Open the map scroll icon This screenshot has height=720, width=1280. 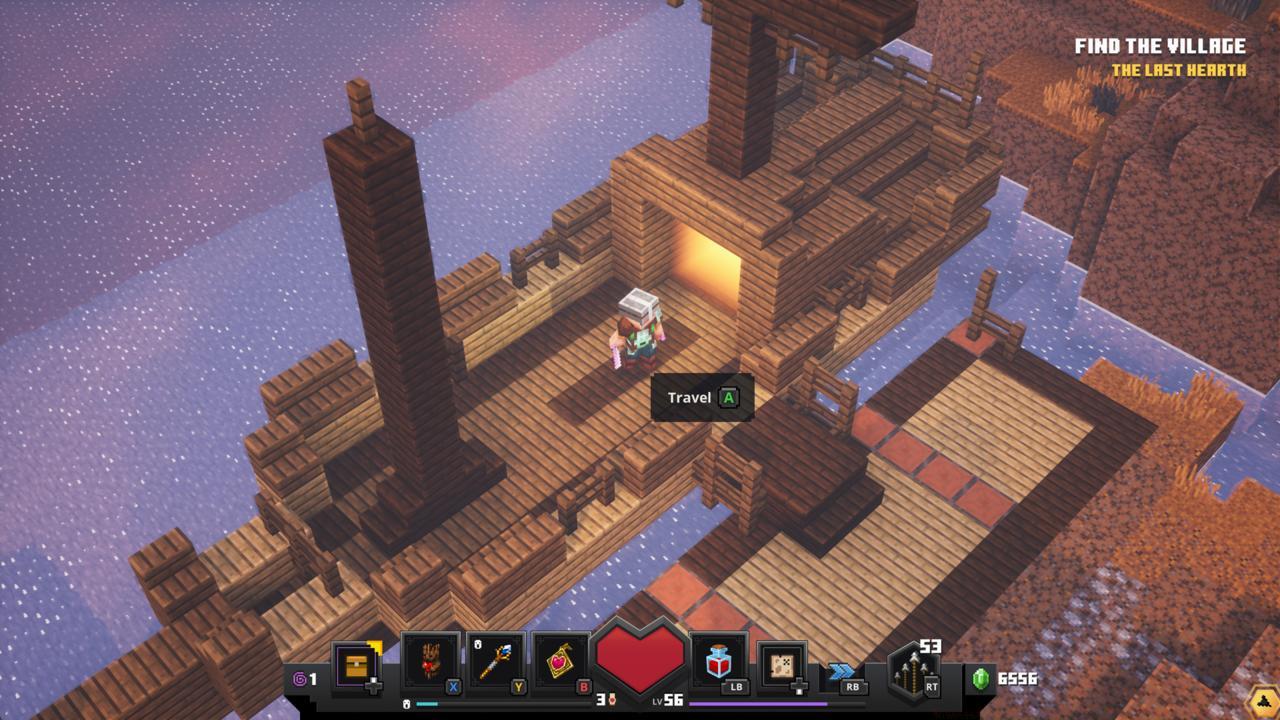point(781,664)
